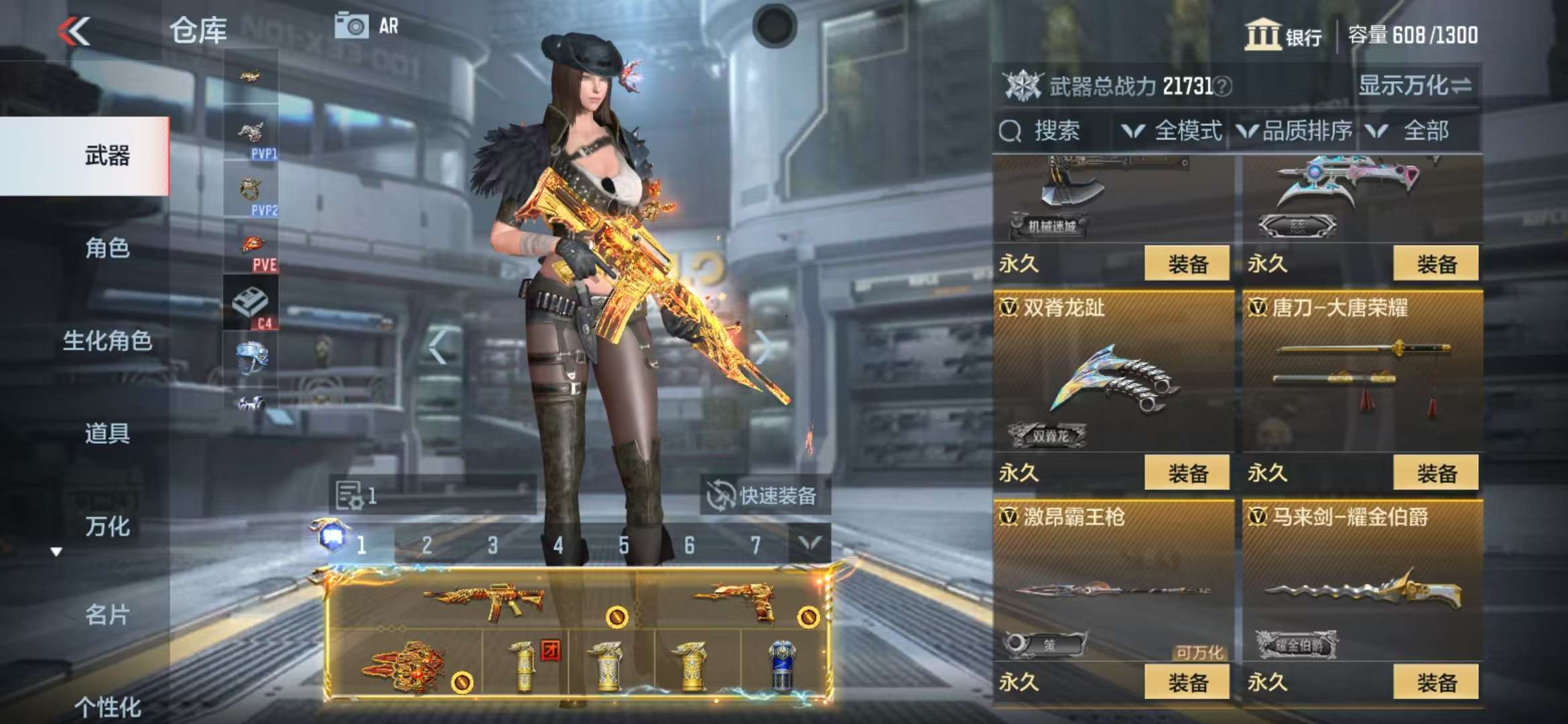Click the 快速装备 quick equip button
This screenshot has width=1568, height=724.
[764, 496]
